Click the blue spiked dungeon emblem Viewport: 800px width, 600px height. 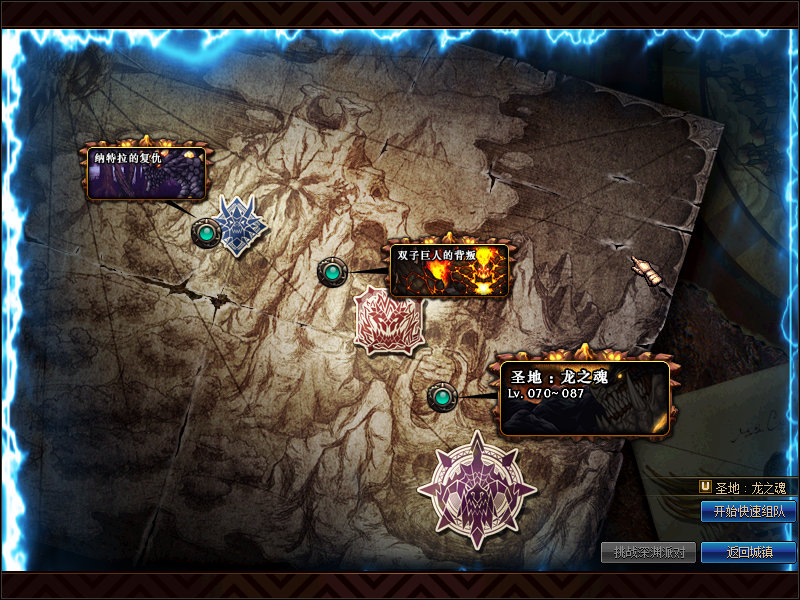point(239,225)
